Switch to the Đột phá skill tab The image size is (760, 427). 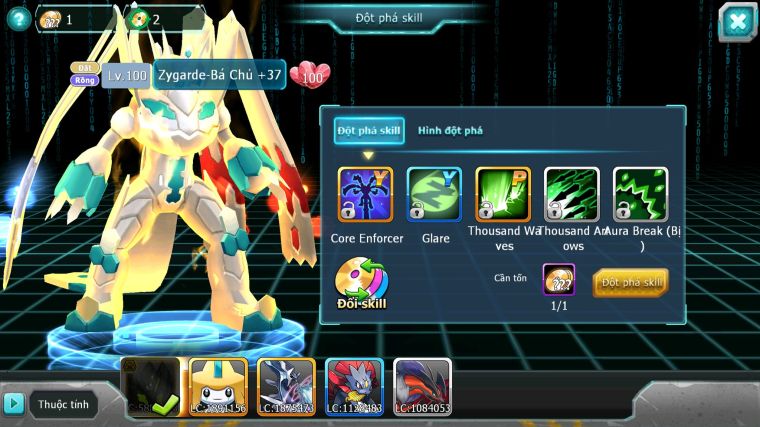[x=369, y=131]
